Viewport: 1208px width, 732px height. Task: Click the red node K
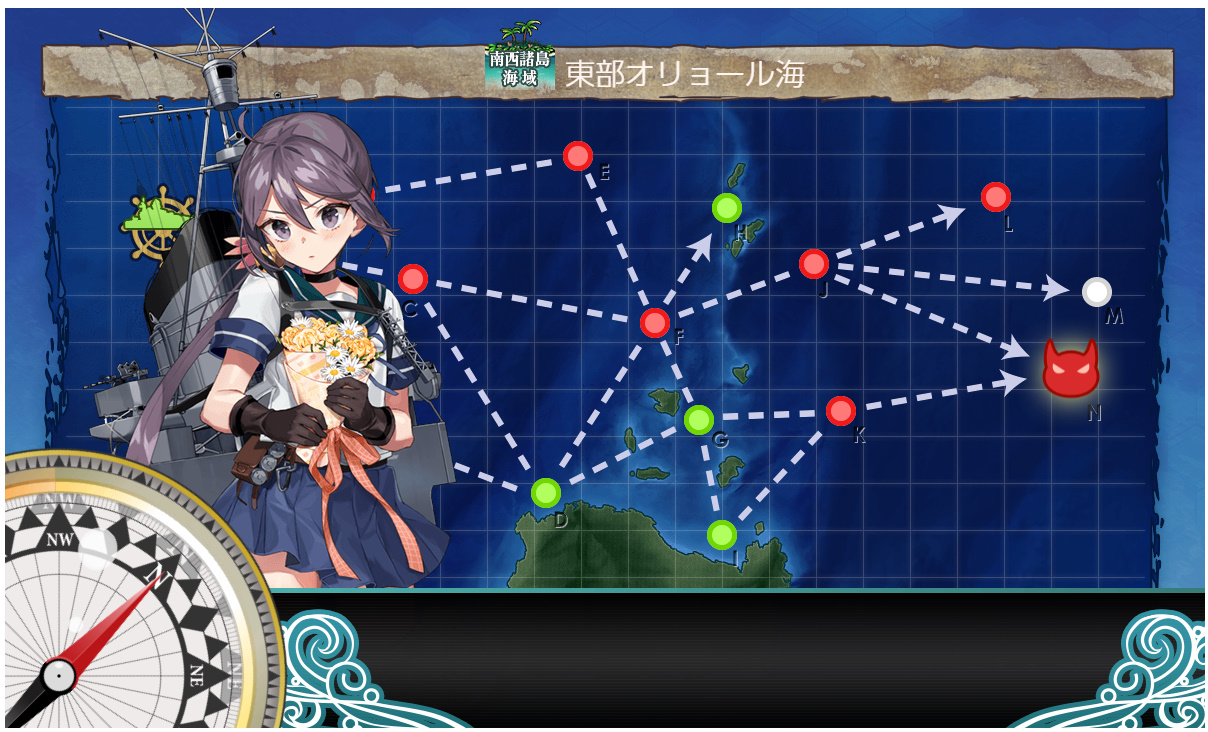pyautogui.click(x=841, y=411)
